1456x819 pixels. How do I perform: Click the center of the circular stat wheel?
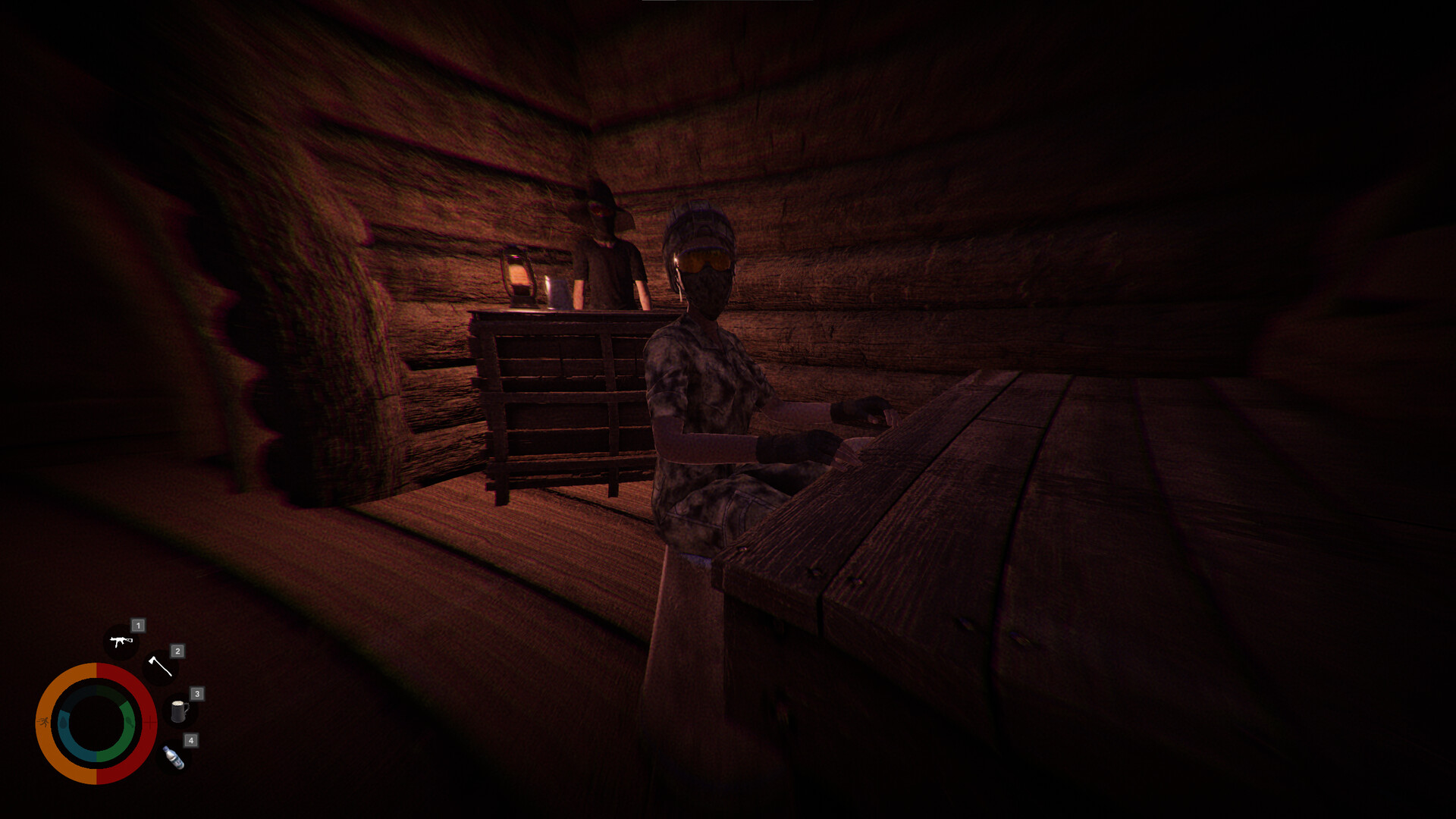click(x=97, y=720)
